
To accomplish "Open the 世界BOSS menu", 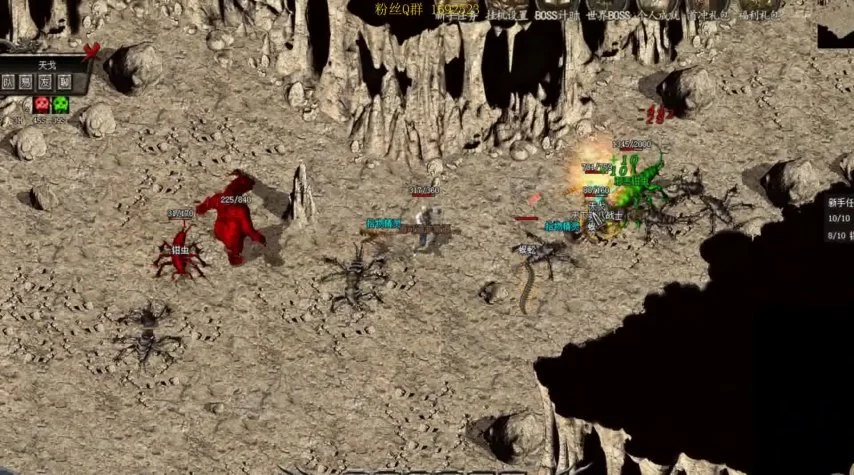I will [x=609, y=13].
